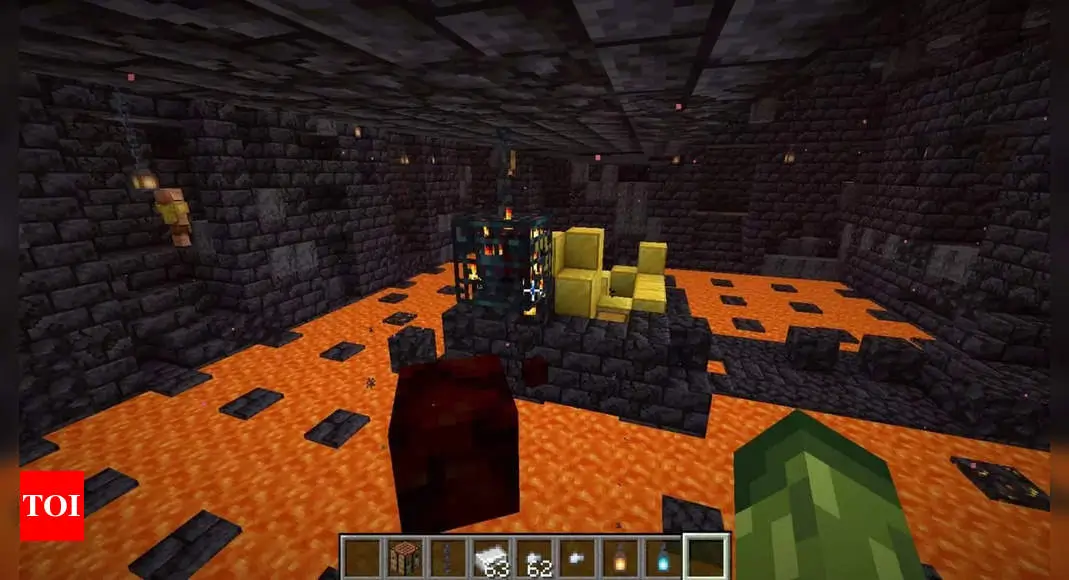Image resolution: width=1069 pixels, height=580 pixels.
Task: Select the orange lantern hotbar slot
Action: tap(620, 558)
